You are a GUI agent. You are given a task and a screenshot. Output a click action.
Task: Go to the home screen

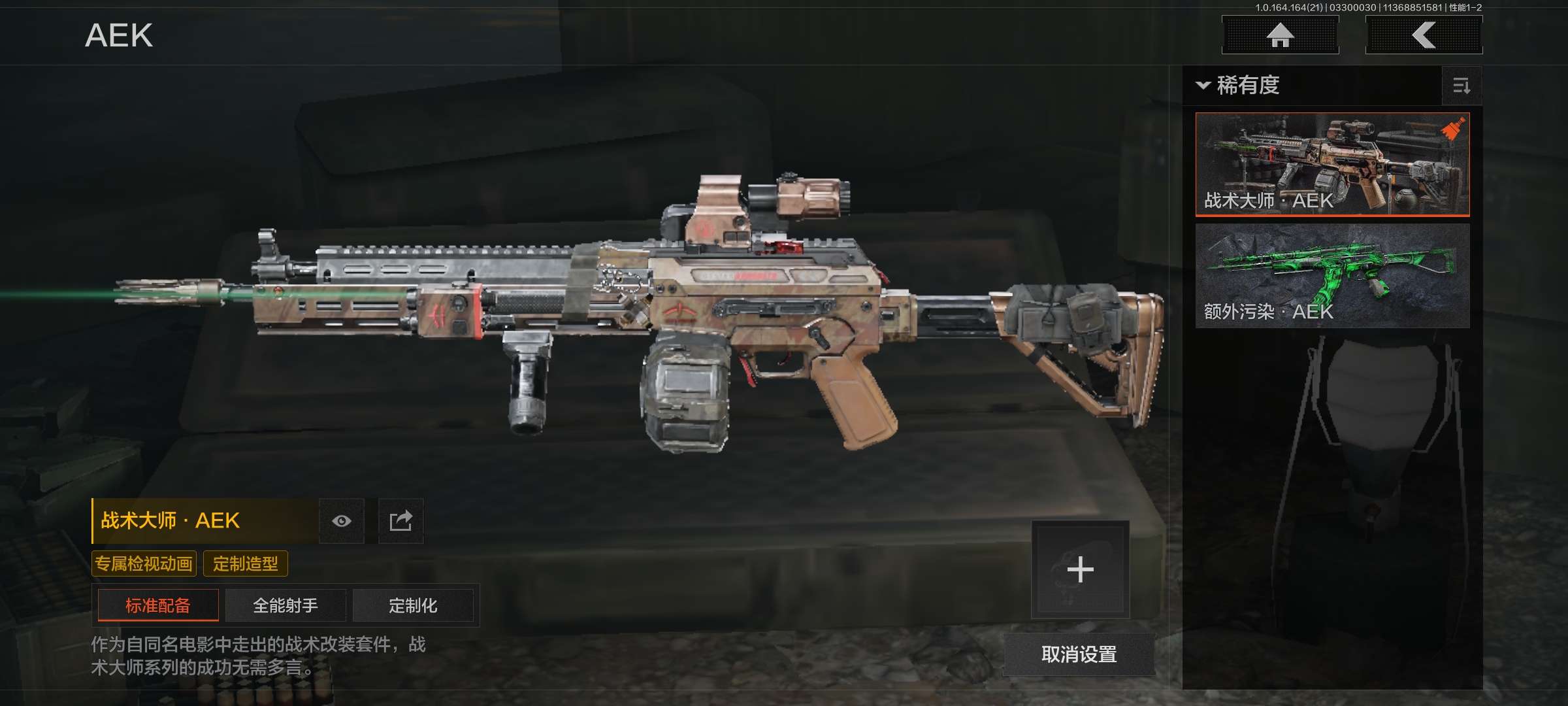tap(1280, 35)
